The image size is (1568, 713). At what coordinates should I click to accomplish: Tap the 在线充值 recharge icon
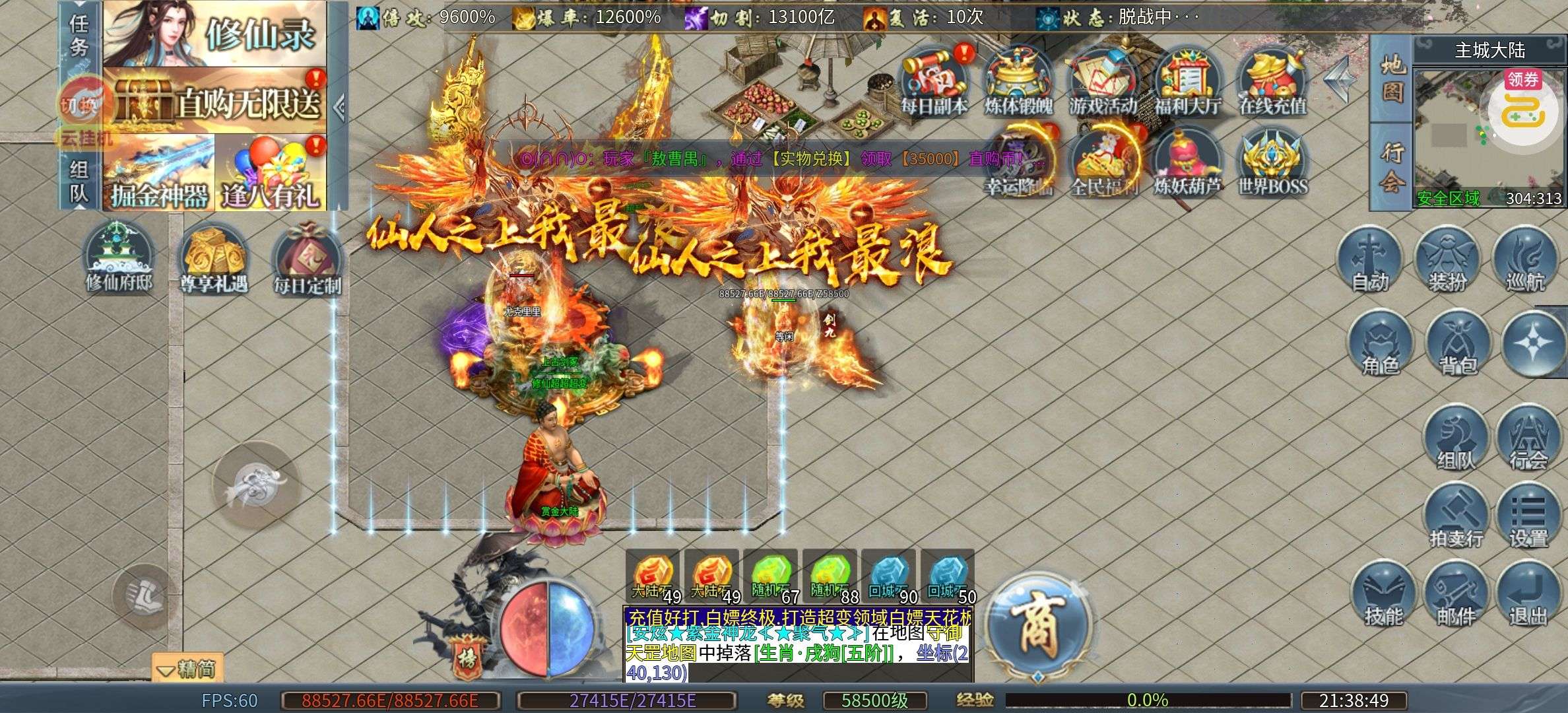coord(1272,79)
